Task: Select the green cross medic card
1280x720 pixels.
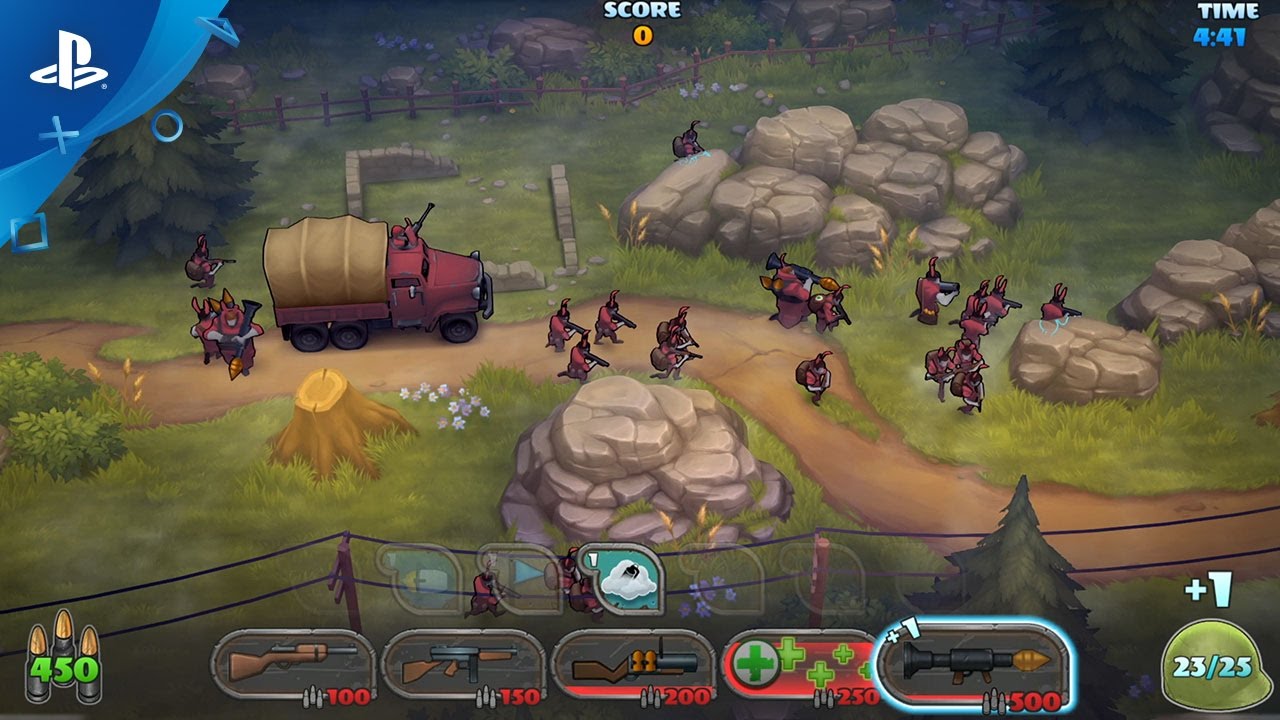Action: point(800,665)
